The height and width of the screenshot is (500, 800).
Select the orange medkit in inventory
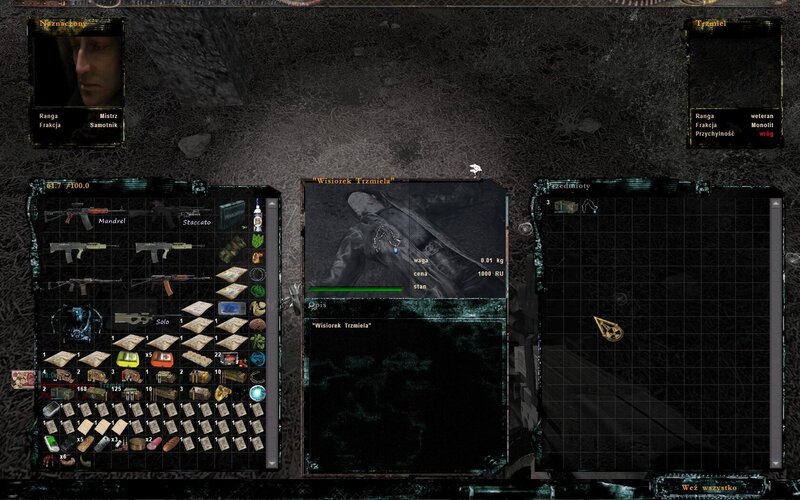tap(161, 358)
